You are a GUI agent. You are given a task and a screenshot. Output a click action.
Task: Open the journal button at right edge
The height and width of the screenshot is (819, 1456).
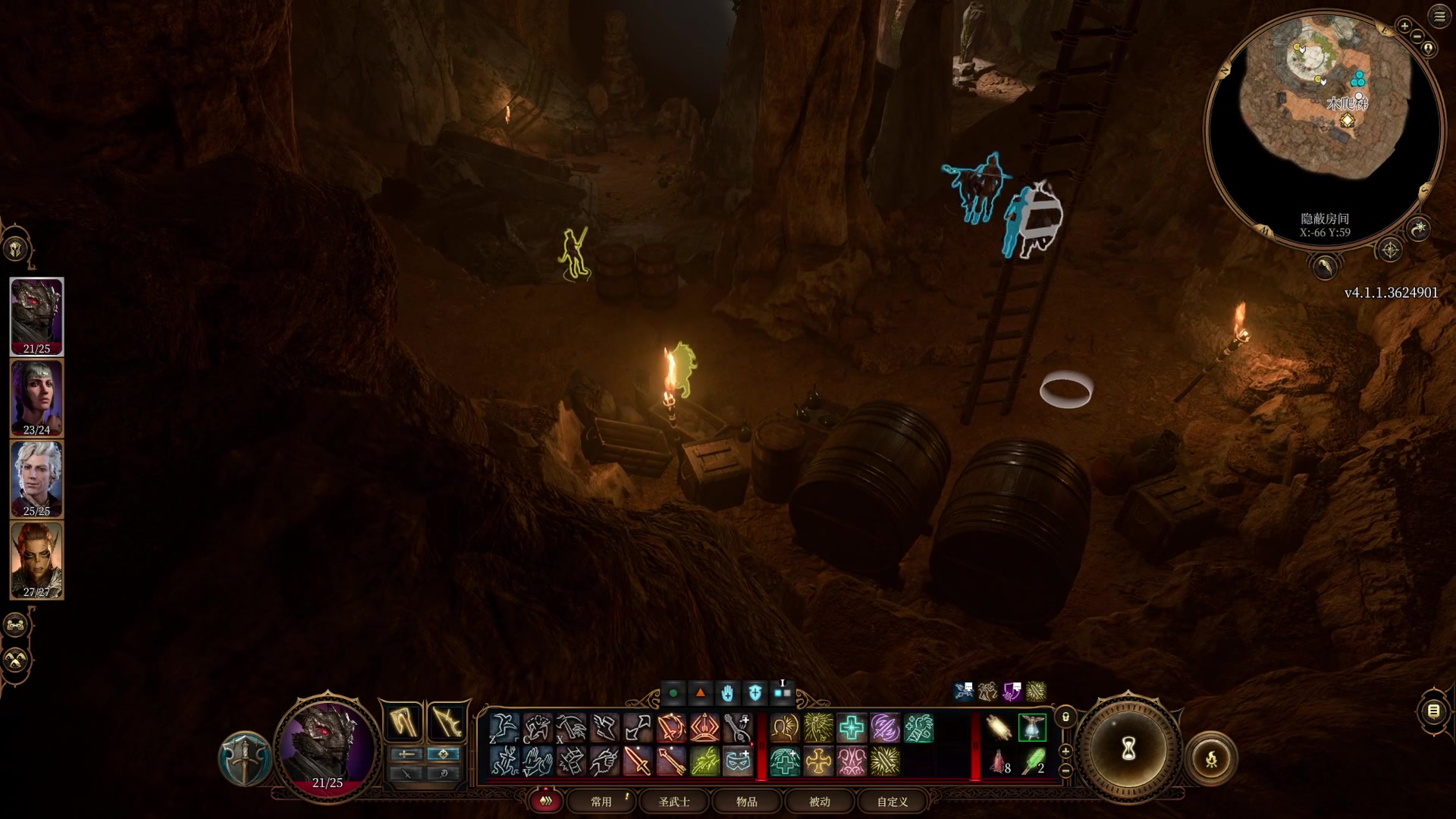pos(1433,711)
